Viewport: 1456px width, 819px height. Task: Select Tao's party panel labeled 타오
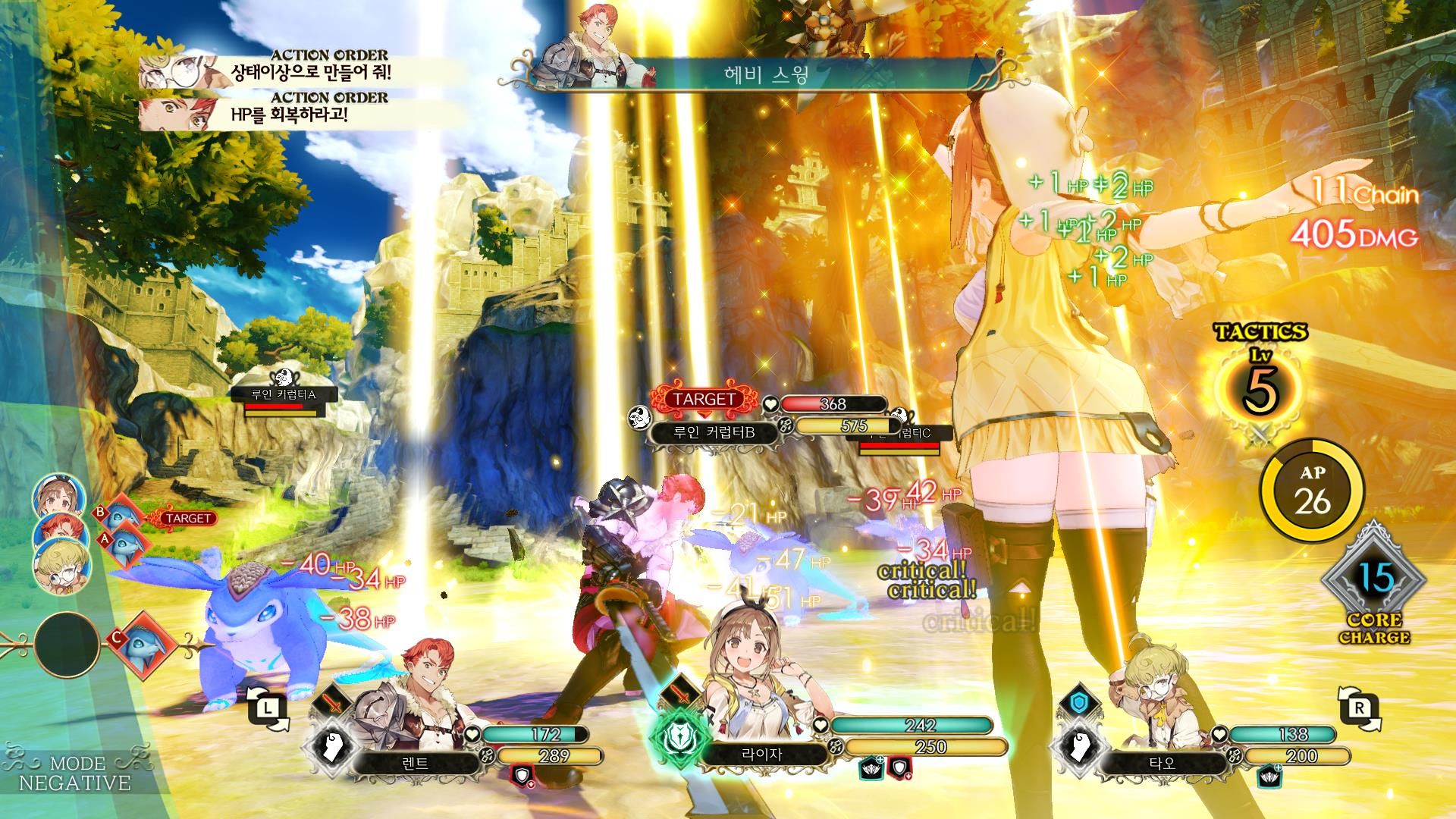[x=1163, y=762]
